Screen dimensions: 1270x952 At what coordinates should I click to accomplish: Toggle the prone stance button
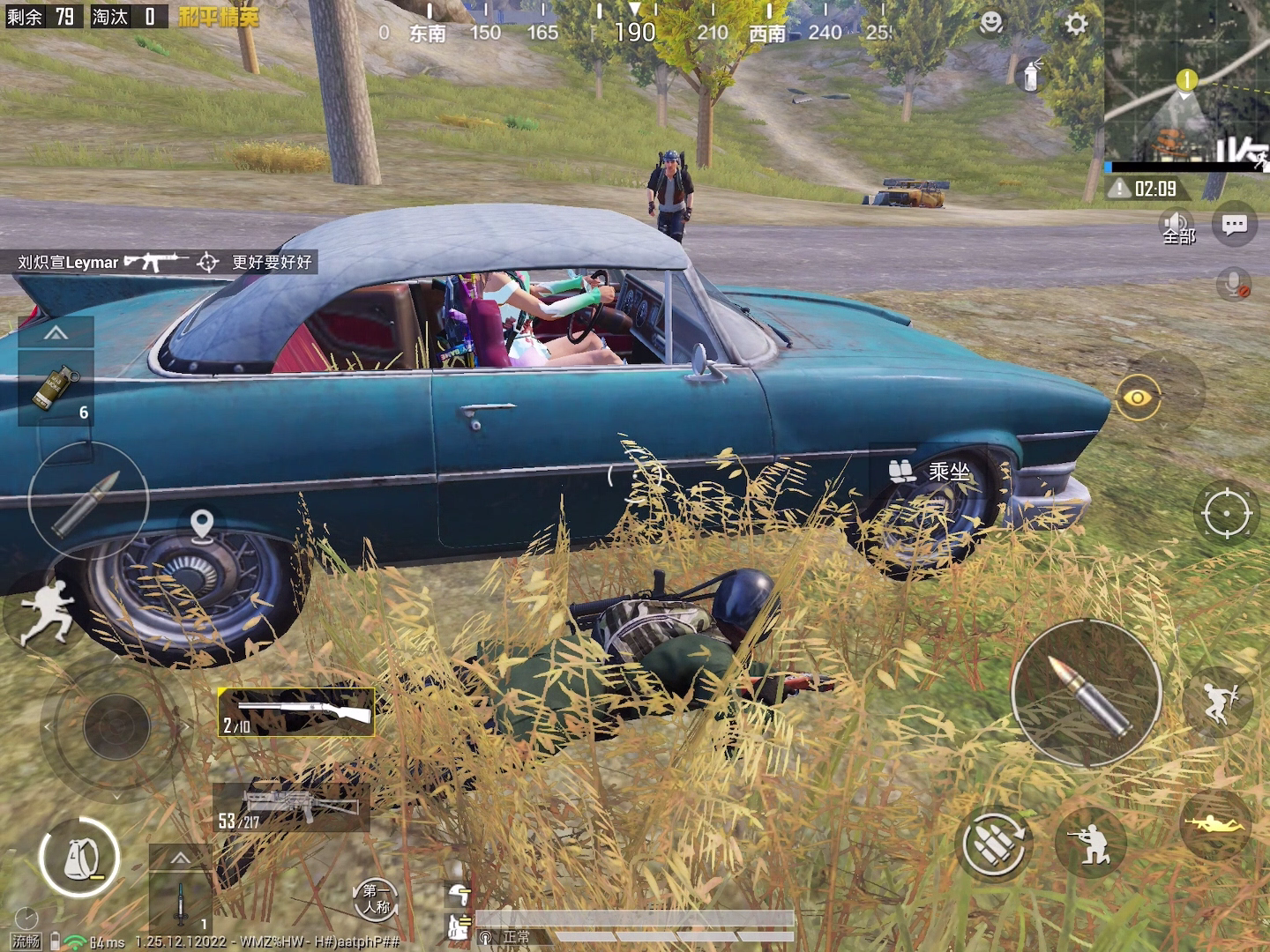coord(1216,824)
